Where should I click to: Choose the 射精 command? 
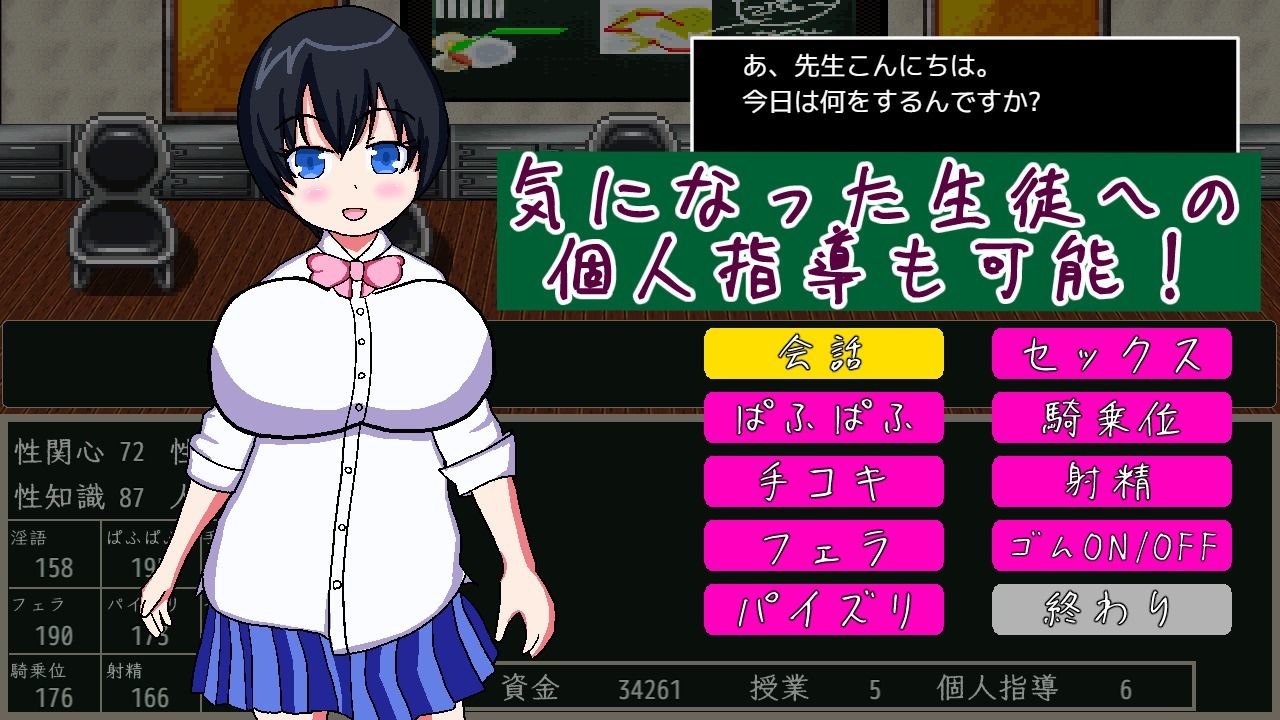tap(1111, 482)
